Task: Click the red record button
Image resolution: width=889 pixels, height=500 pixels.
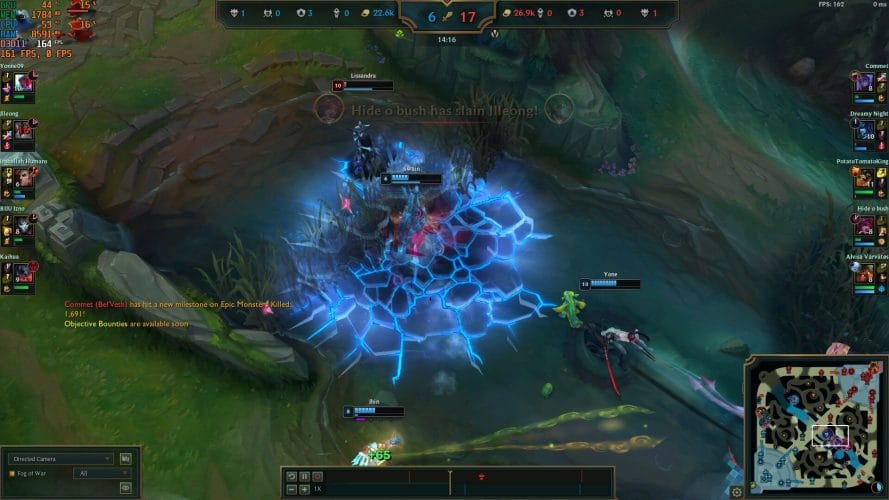Action: (317, 476)
